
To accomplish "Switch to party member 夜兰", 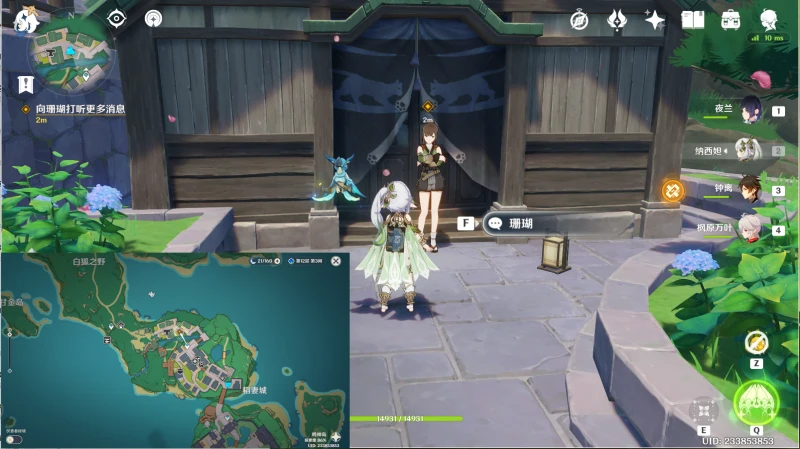I will [x=752, y=111].
